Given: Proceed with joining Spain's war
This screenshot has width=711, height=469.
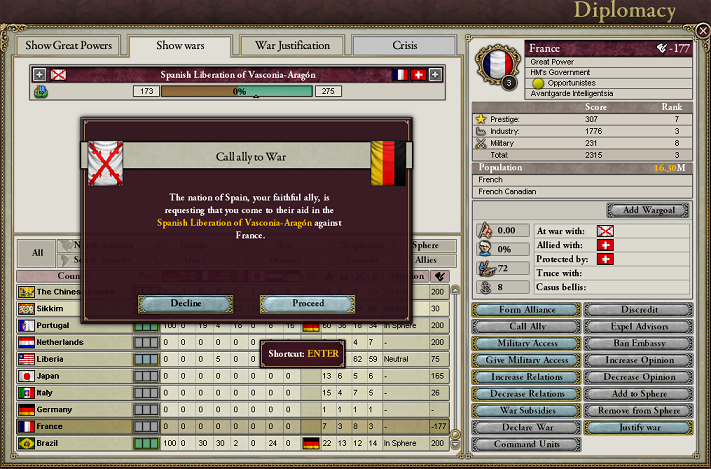Looking at the screenshot, I should (306, 303).
